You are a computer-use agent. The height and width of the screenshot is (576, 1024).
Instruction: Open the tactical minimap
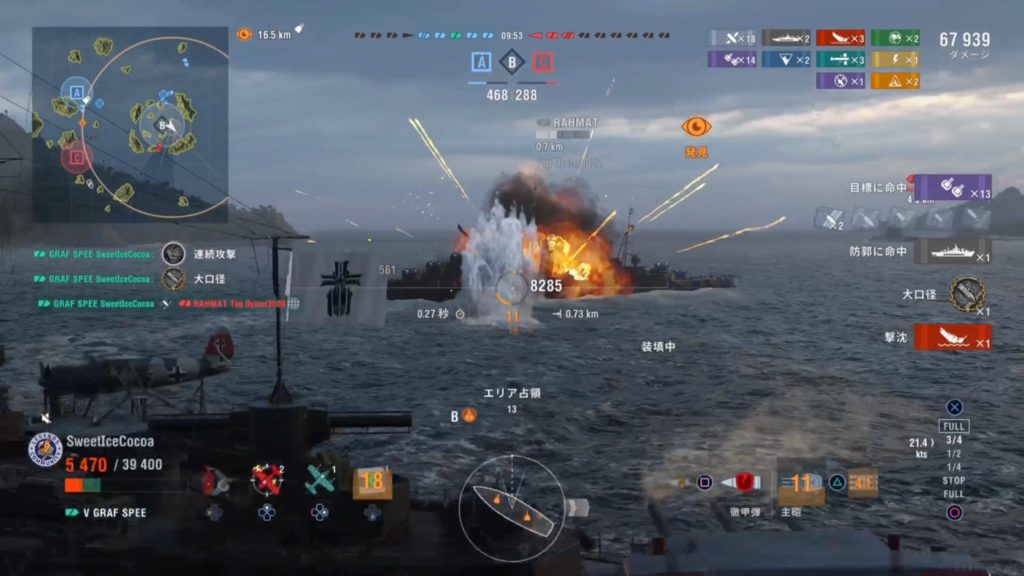(130, 123)
